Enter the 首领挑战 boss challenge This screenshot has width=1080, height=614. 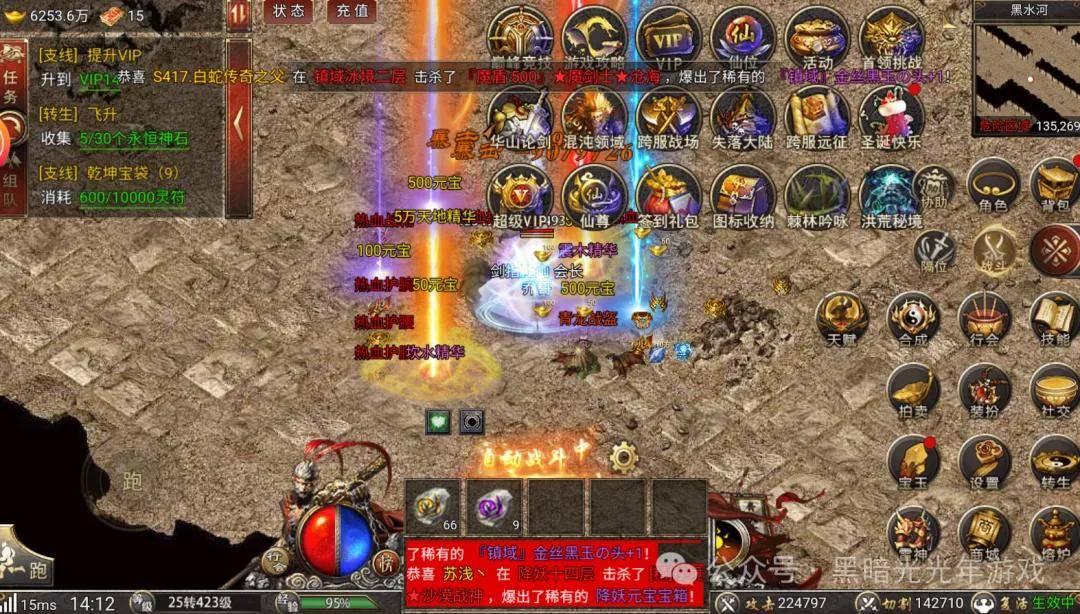click(890, 42)
